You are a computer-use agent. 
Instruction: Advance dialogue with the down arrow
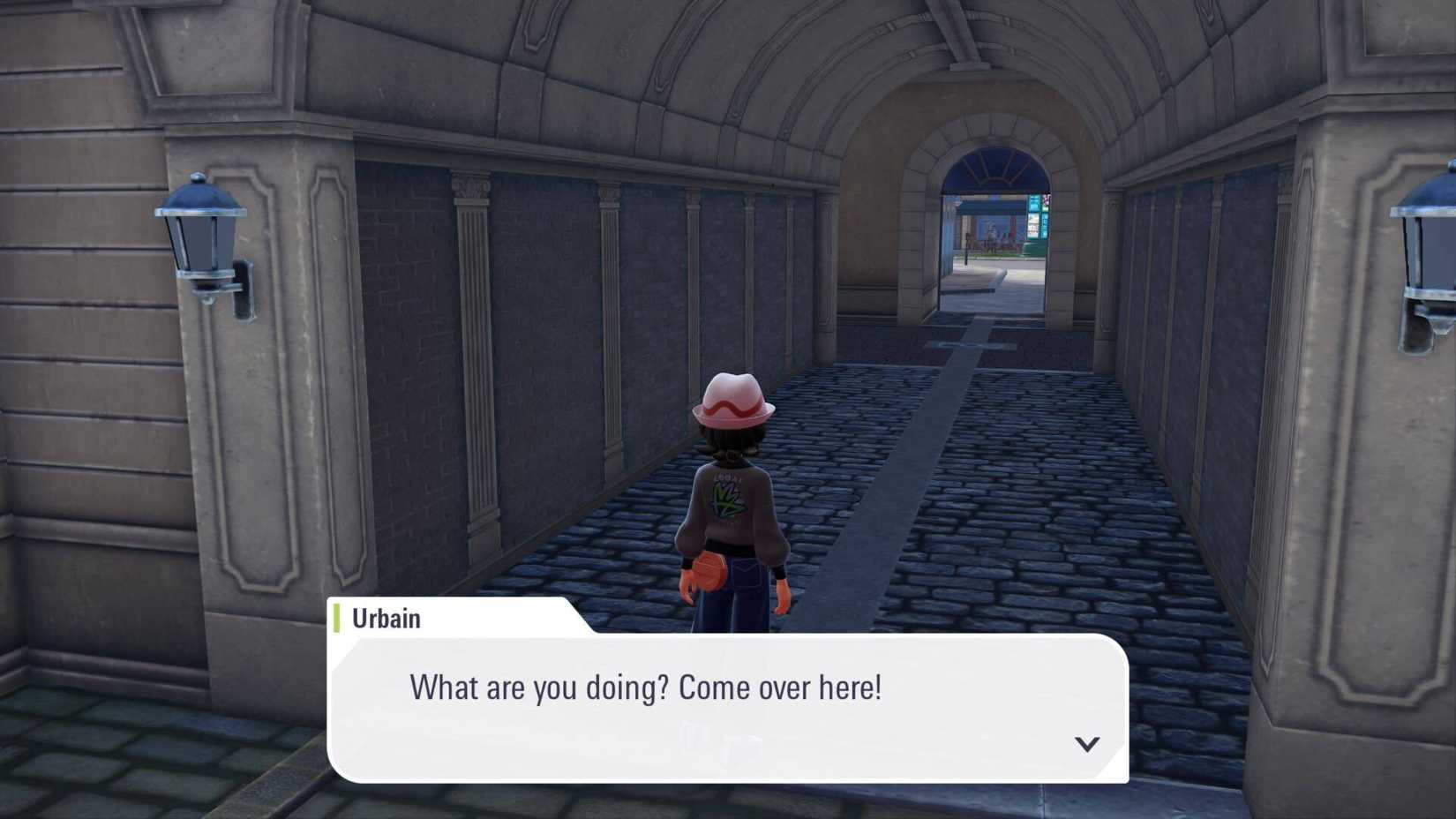[x=1086, y=744]
